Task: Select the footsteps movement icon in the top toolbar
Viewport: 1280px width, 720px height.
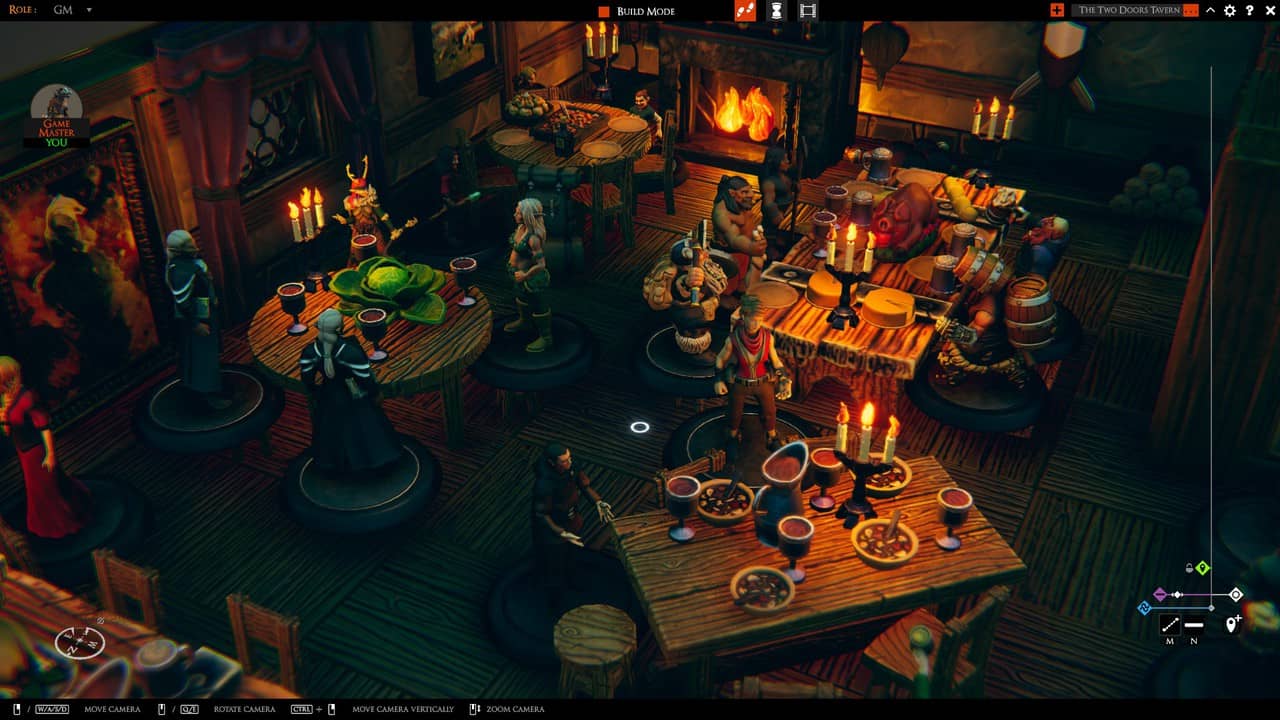Action: pyautogui.click(x=745, y=11)
